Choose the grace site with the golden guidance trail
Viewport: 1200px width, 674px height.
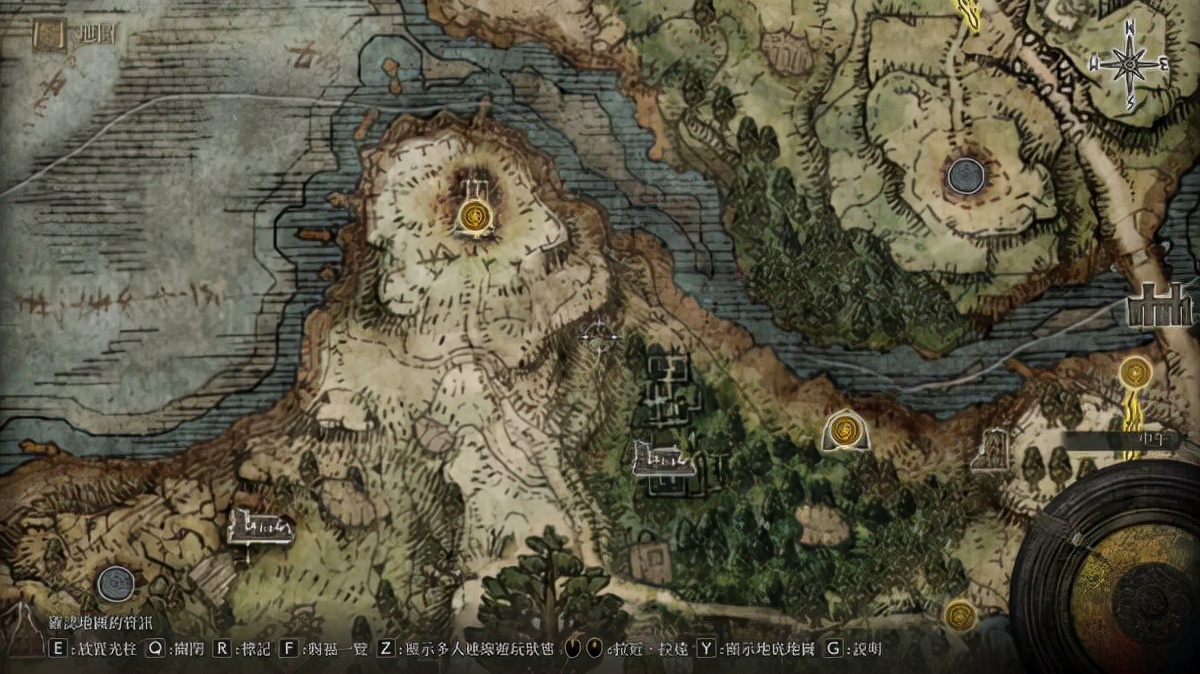click(1135, 374)
